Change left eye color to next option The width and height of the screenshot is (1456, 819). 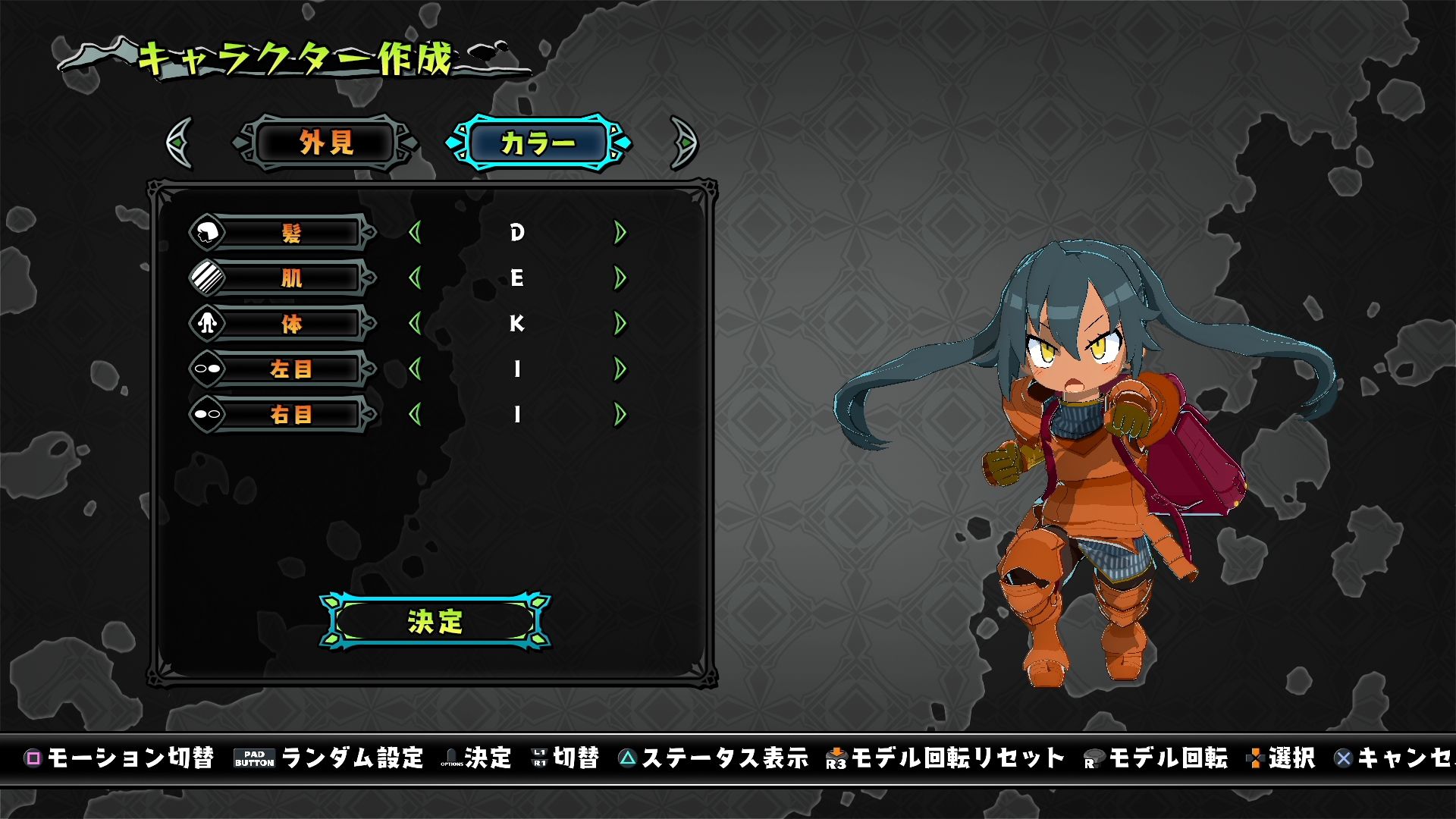620,369
